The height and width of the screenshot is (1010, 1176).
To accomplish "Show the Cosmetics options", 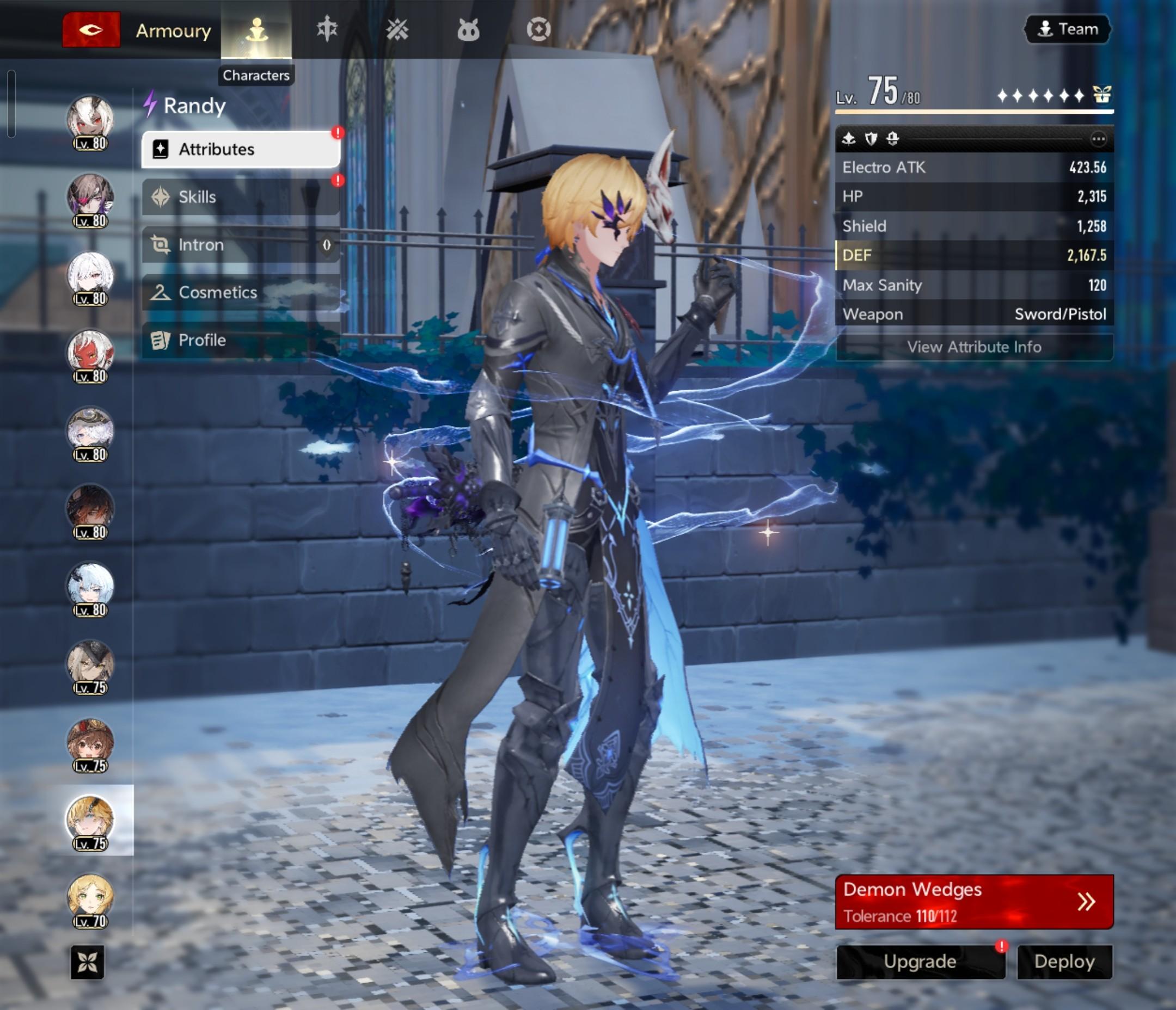I will [x=241, y=292].
